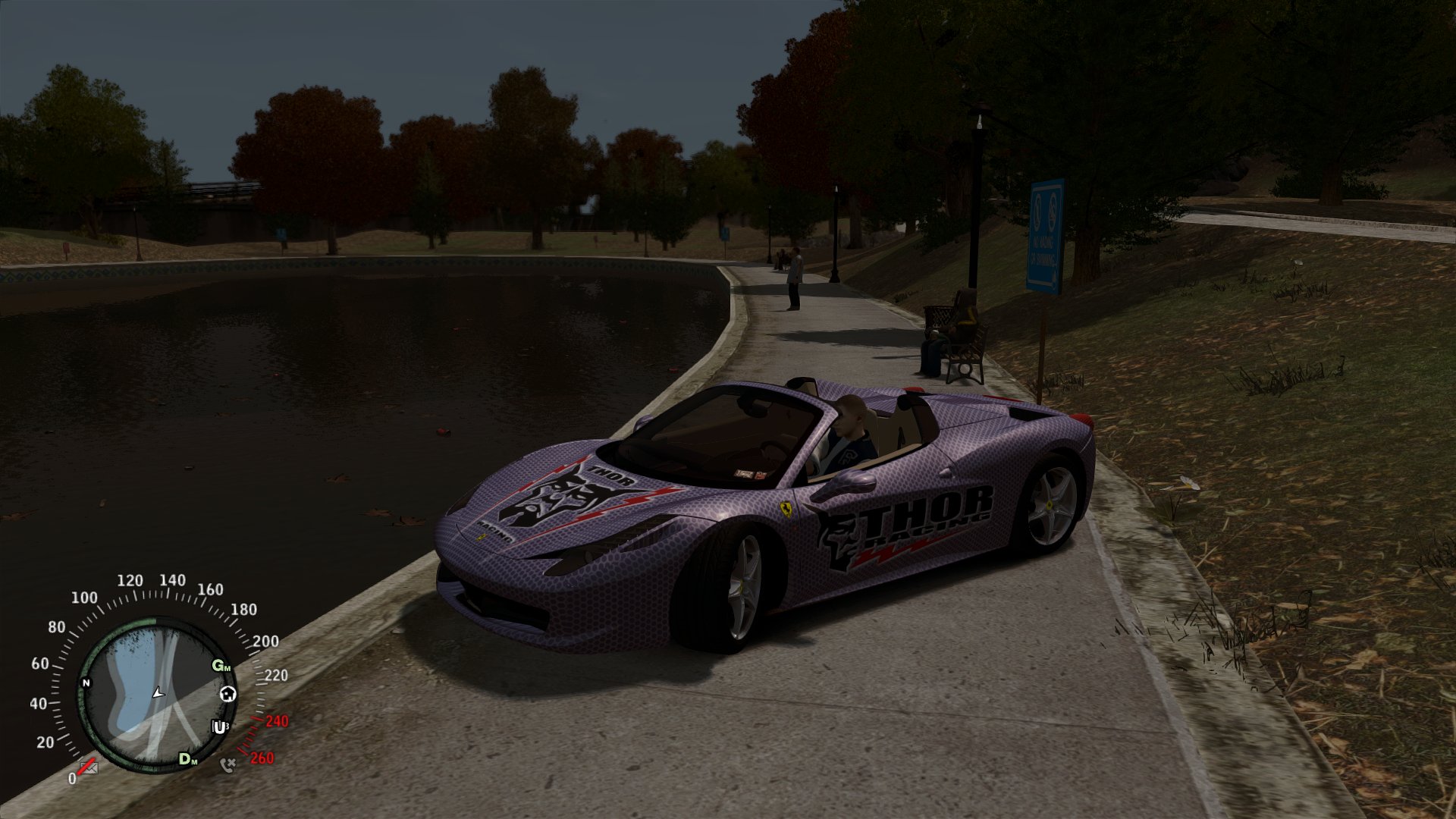1456x819 pixels.
Task: Click the missed call phone icon
Action: coord(227,764)
